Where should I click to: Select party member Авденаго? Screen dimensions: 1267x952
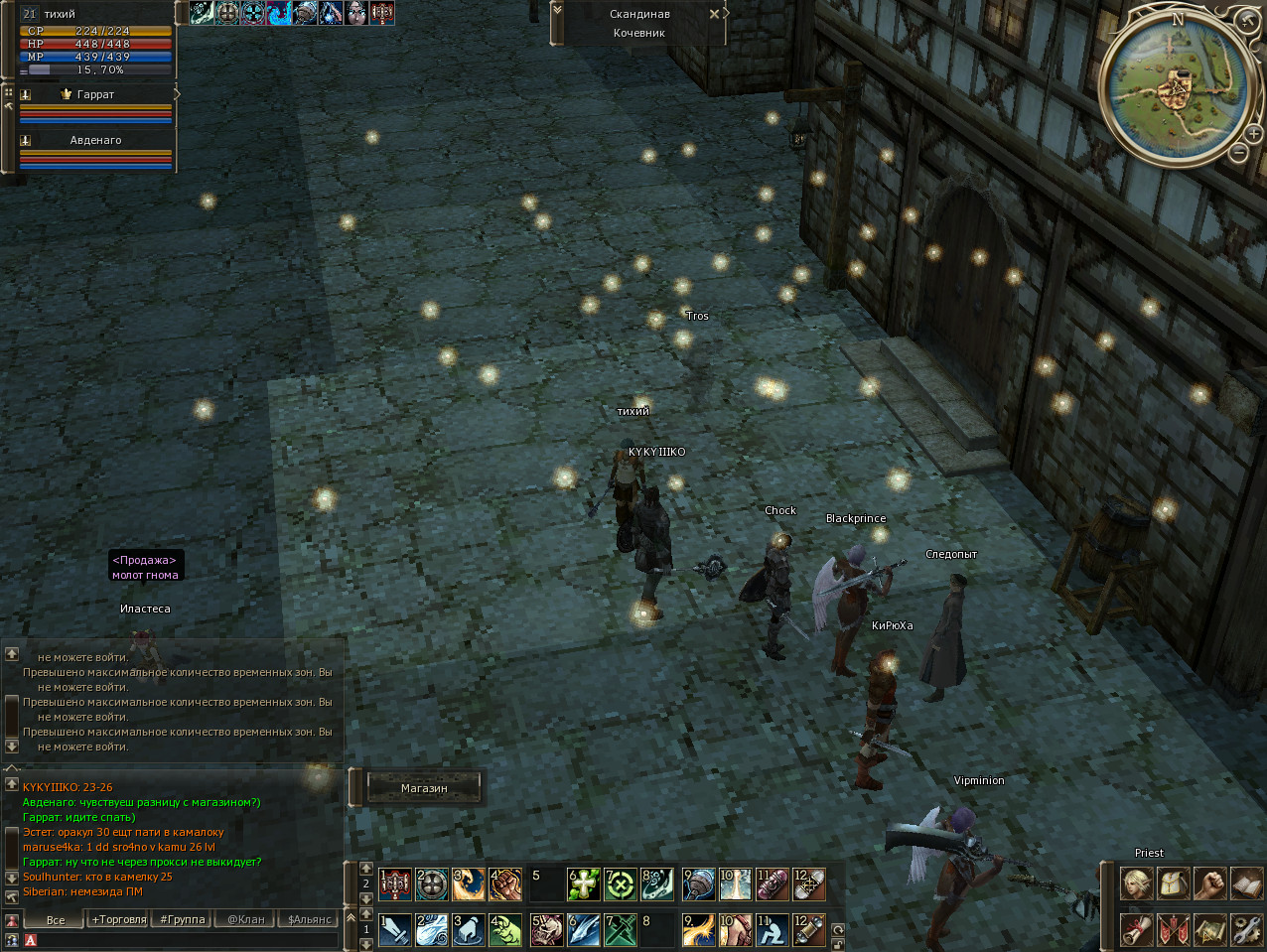pyautogui.click(x=95, y=140)
